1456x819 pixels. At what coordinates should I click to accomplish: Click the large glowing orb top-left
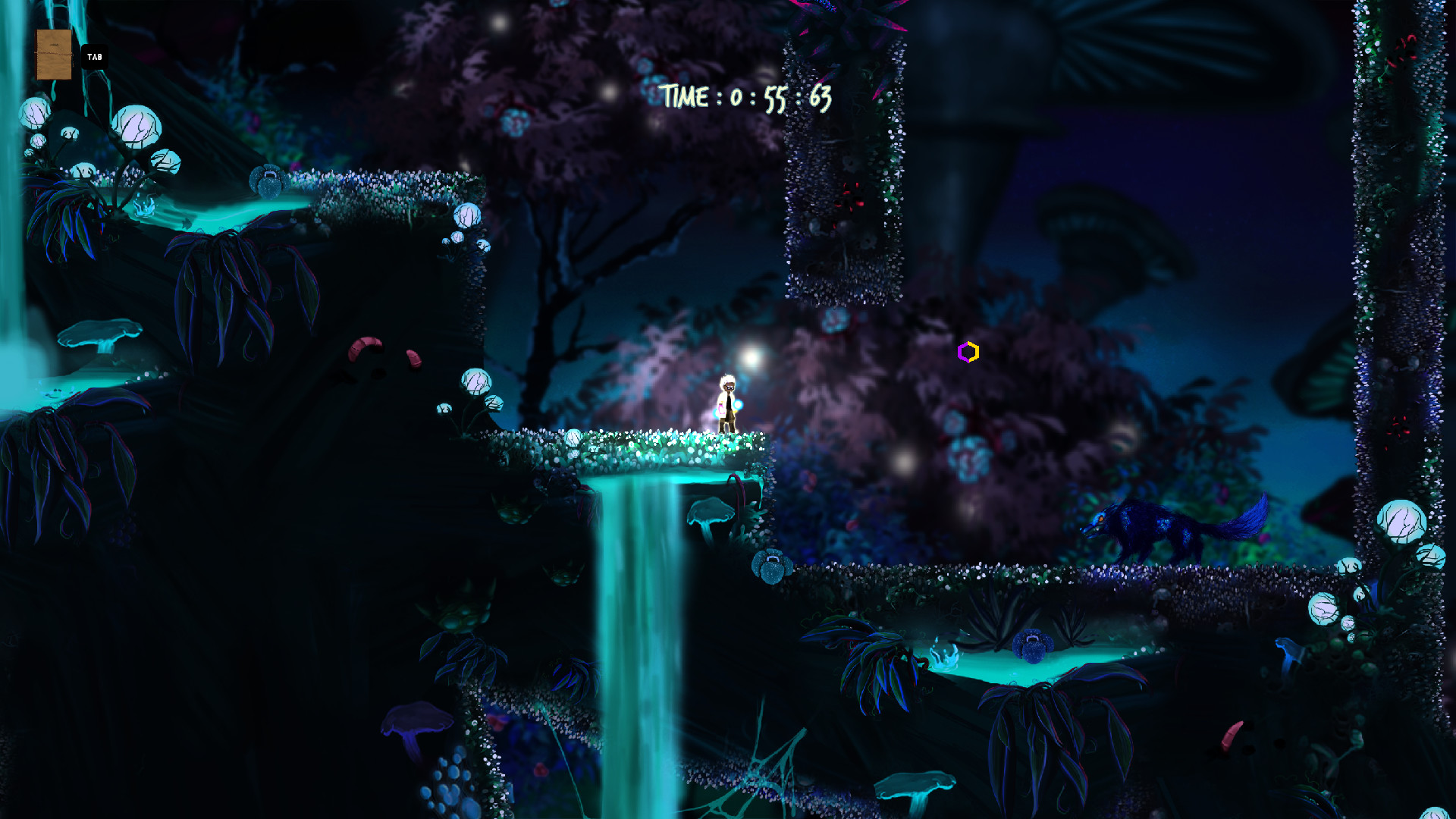[x=135, y=124]
